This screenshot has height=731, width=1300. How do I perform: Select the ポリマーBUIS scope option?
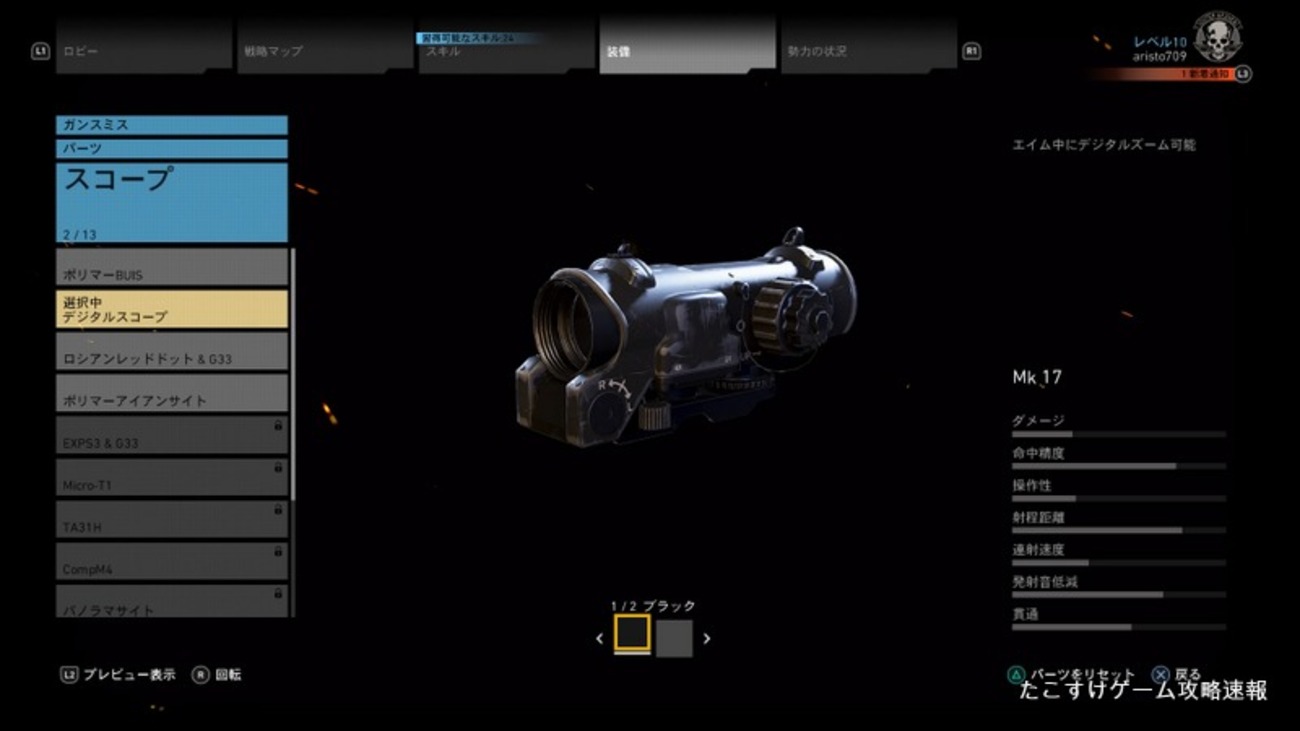[170, 267]
